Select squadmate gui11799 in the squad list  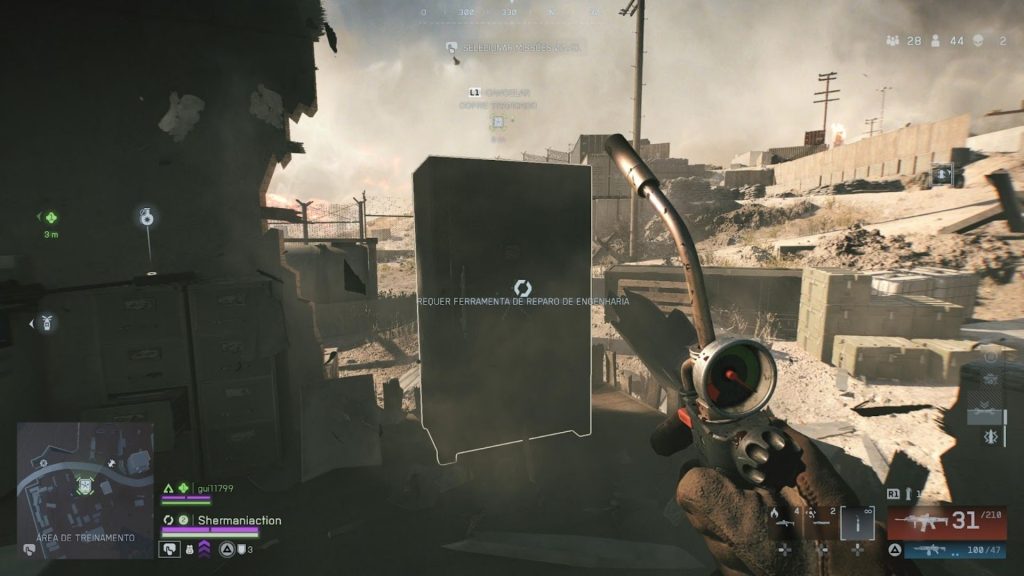[x=214, y=488]
